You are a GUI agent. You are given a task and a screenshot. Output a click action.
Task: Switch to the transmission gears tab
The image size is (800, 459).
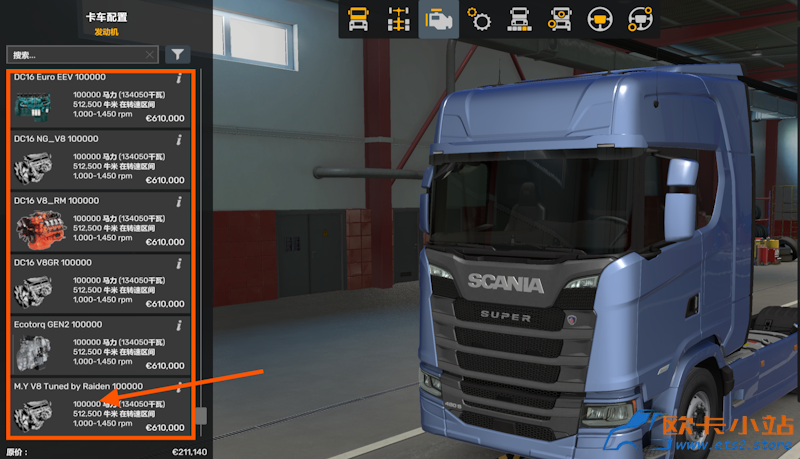coord(479,19)
